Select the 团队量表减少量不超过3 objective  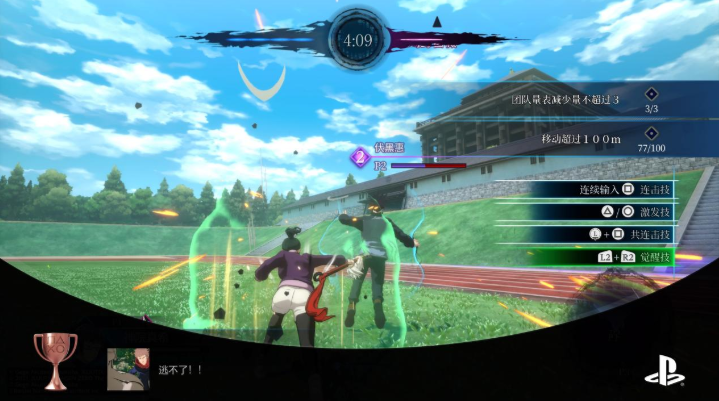[x=566, y=100]
